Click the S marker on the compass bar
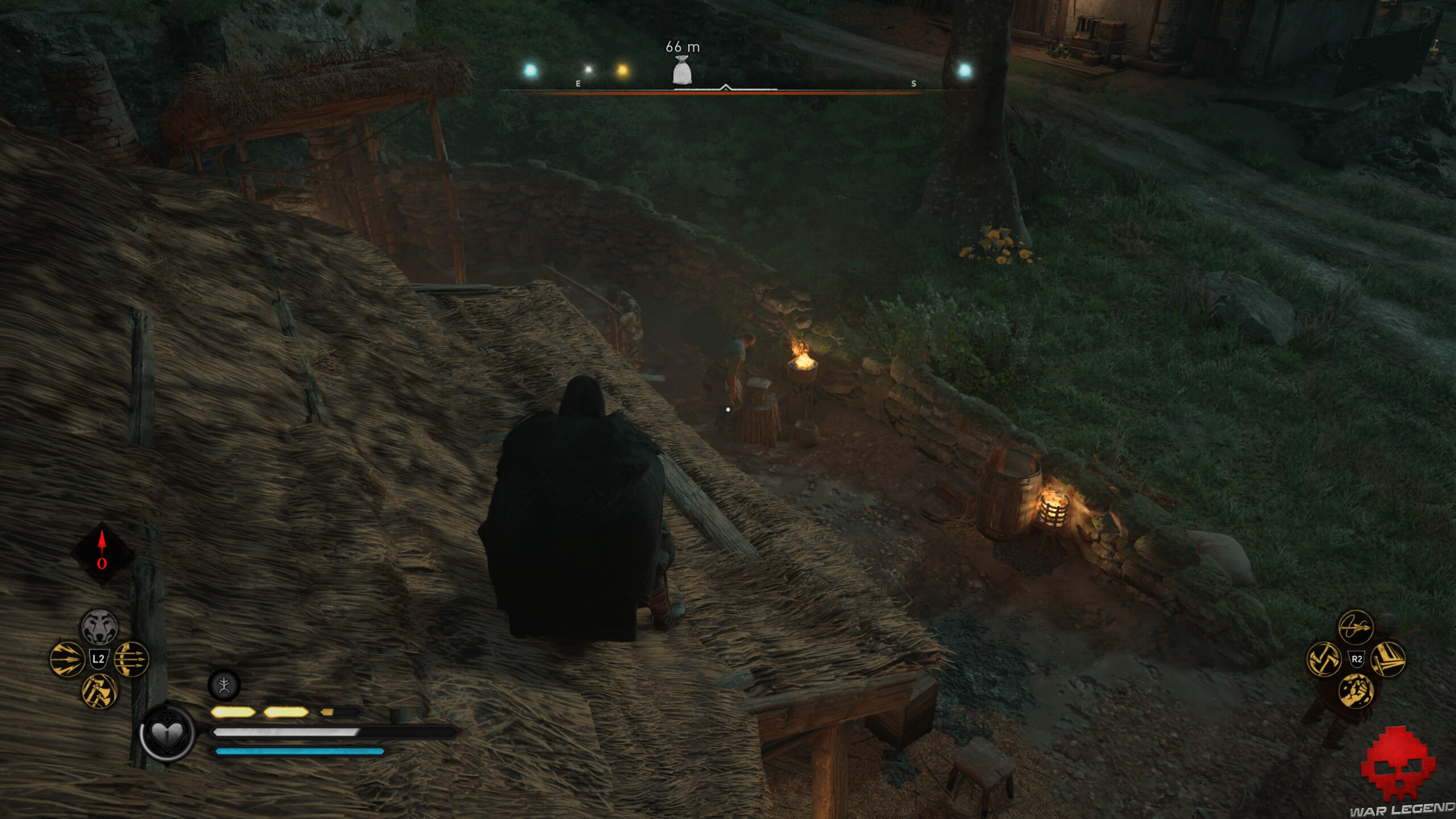 (x=914, y=84)
